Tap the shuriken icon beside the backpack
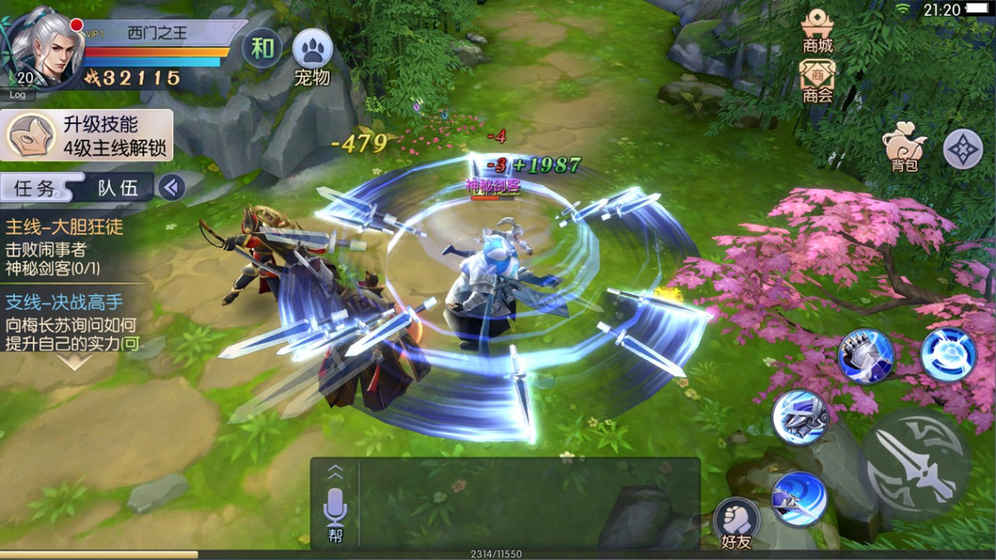The image size is (996, 560). pos(963,149)
